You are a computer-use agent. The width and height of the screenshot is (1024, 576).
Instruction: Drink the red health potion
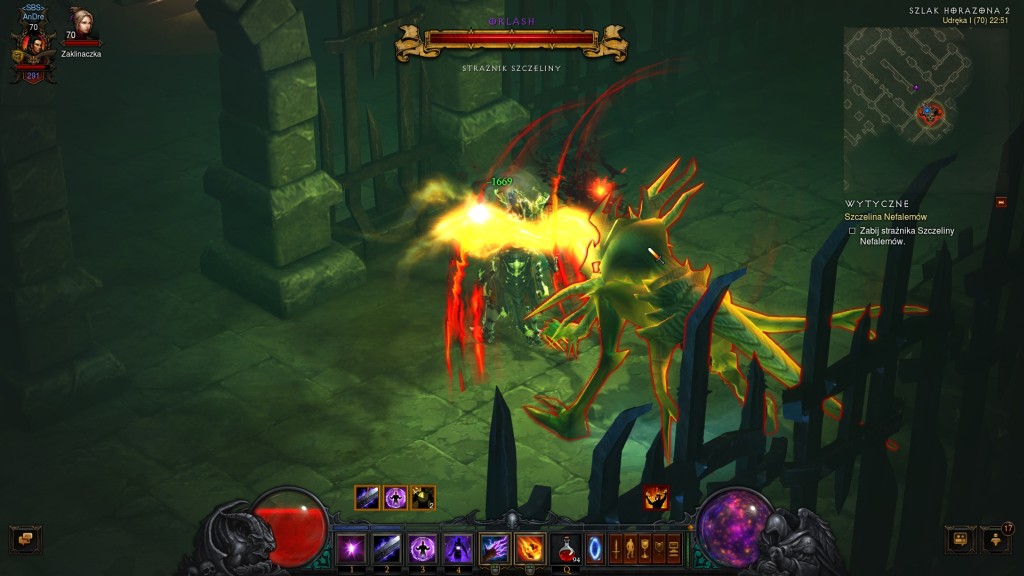567,548
